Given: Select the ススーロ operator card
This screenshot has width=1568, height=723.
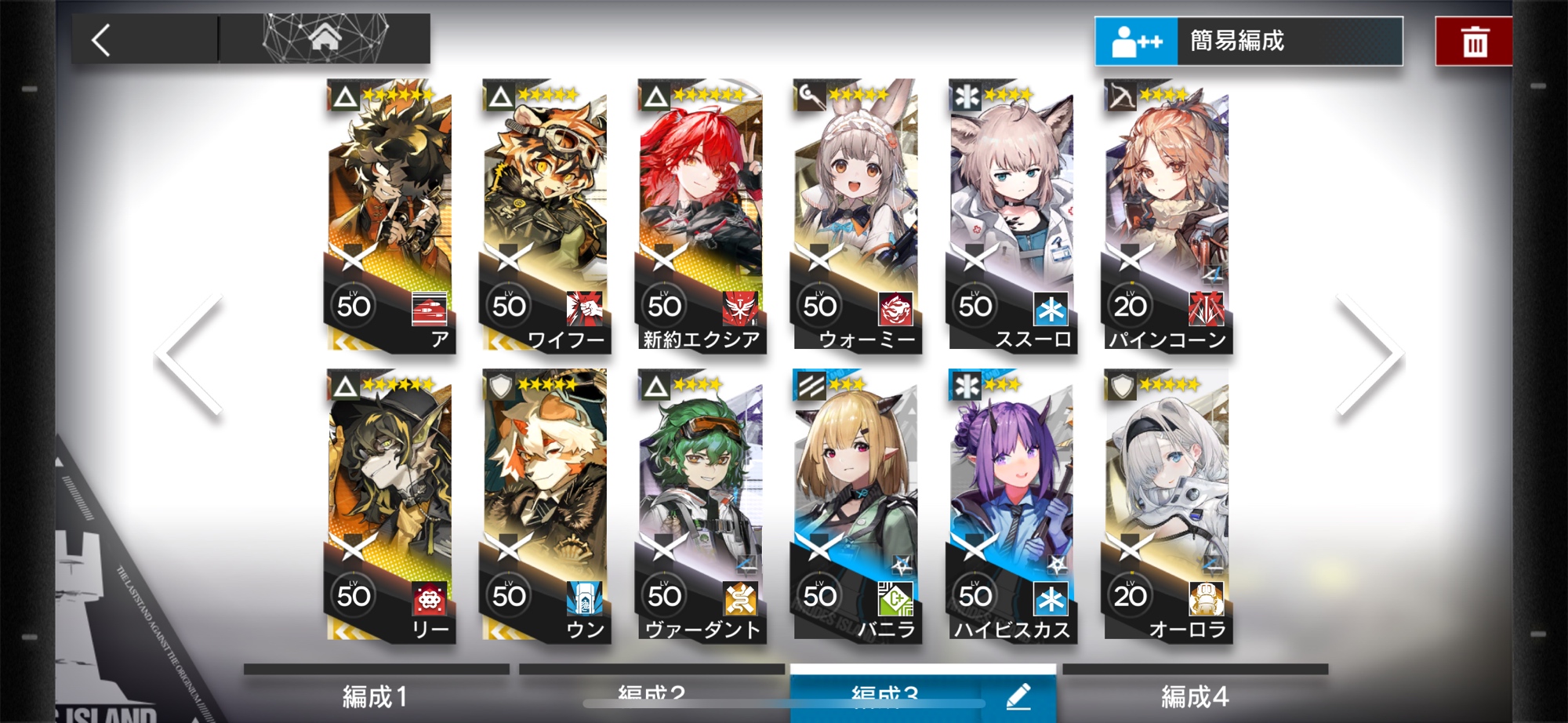Looking at the screenshot, I should point(1011,216).
